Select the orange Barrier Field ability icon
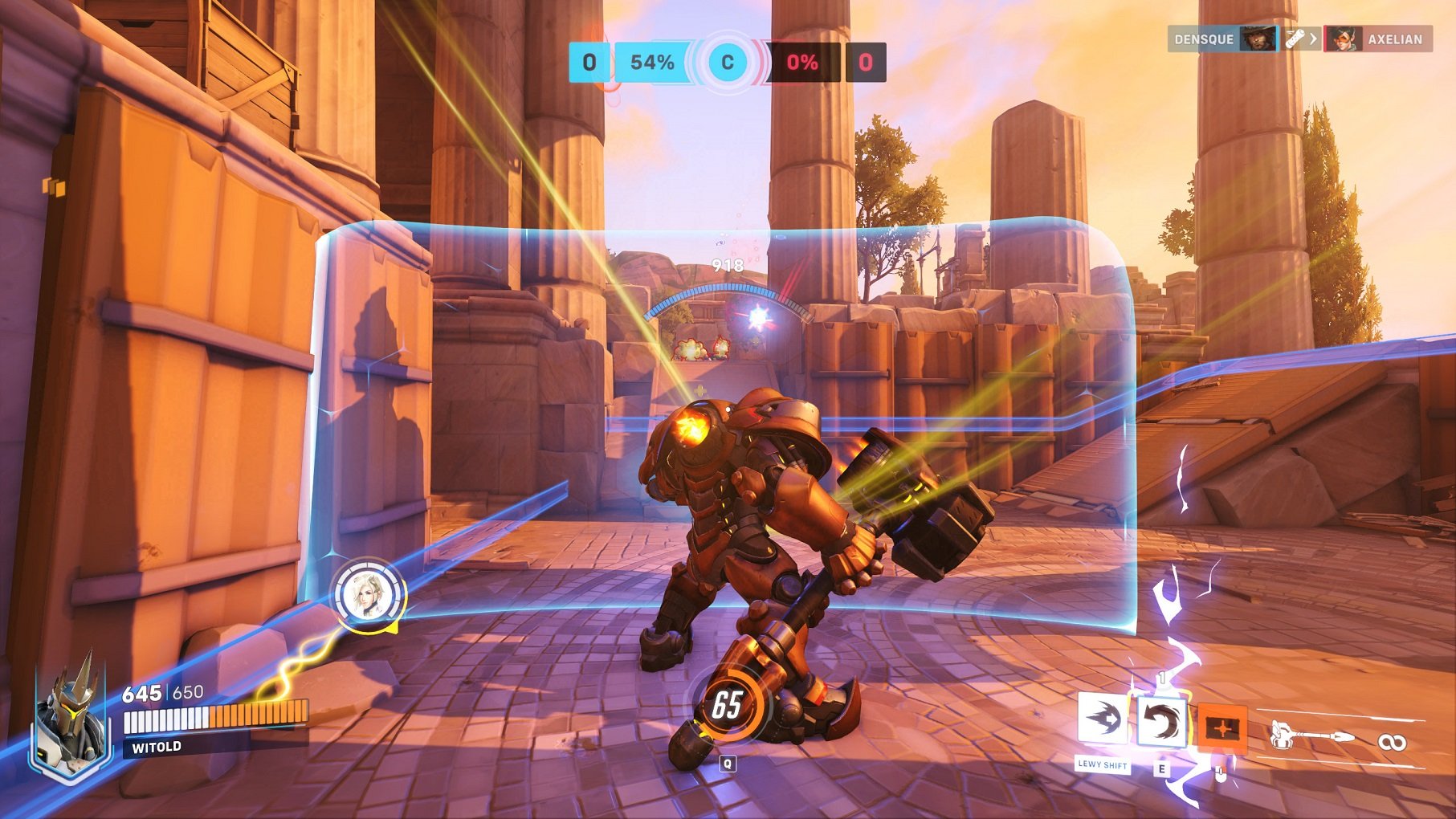Viewport: 1456px width, 819px height. (x=1221, y=728)
